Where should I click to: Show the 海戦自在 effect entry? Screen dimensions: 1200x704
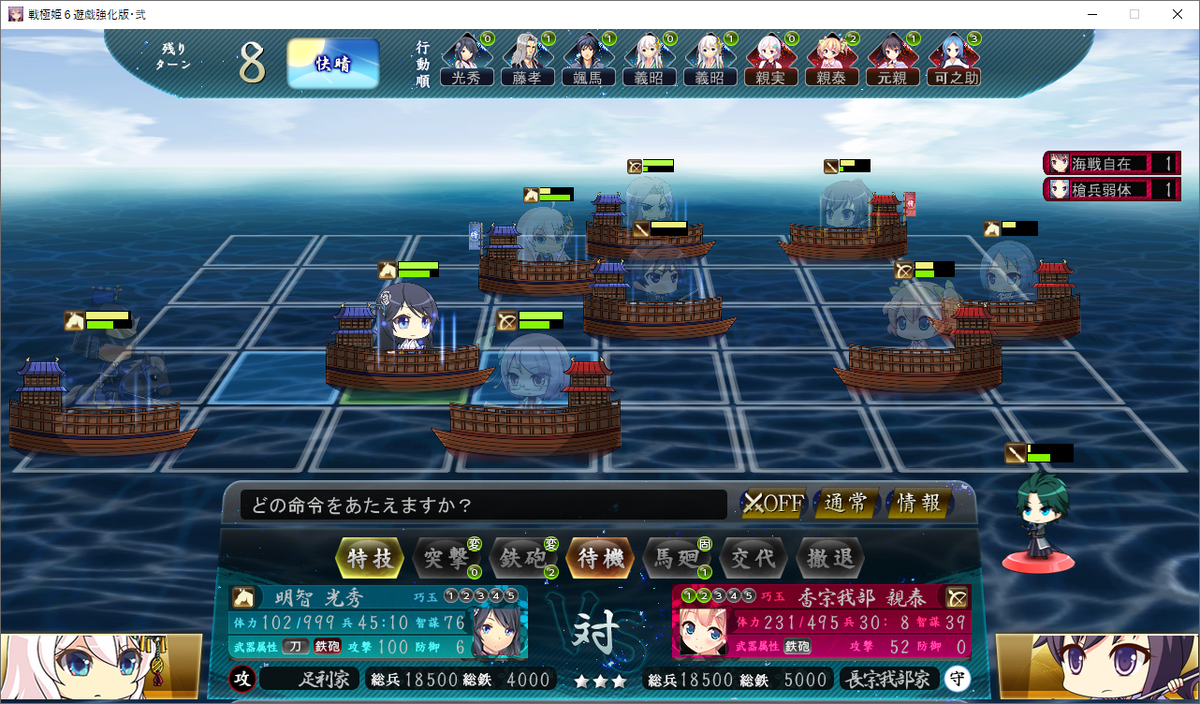point(1111,163)
